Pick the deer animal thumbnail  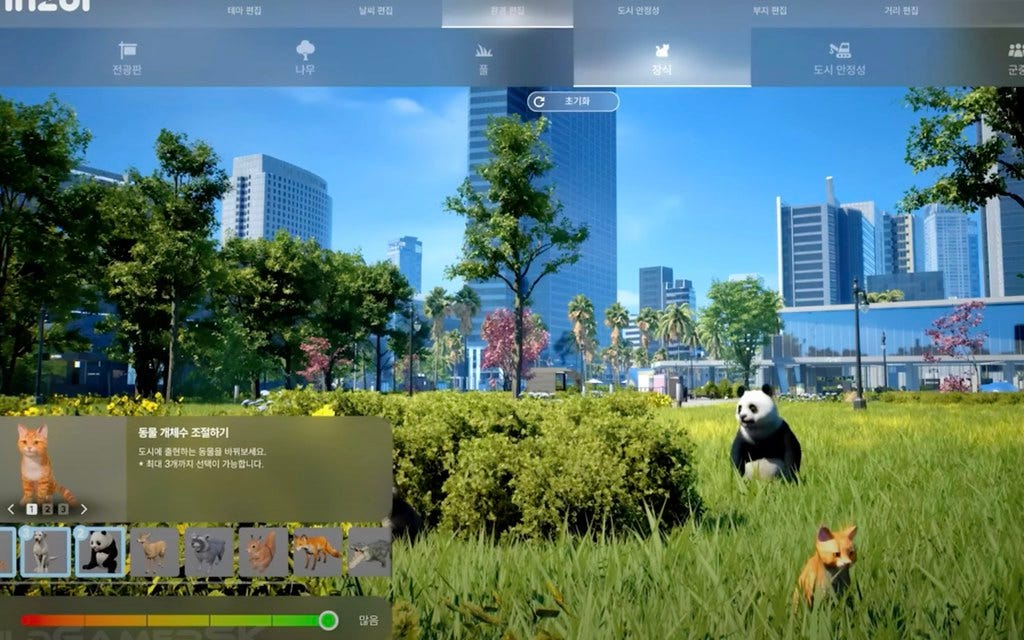(x=154, y=552)
